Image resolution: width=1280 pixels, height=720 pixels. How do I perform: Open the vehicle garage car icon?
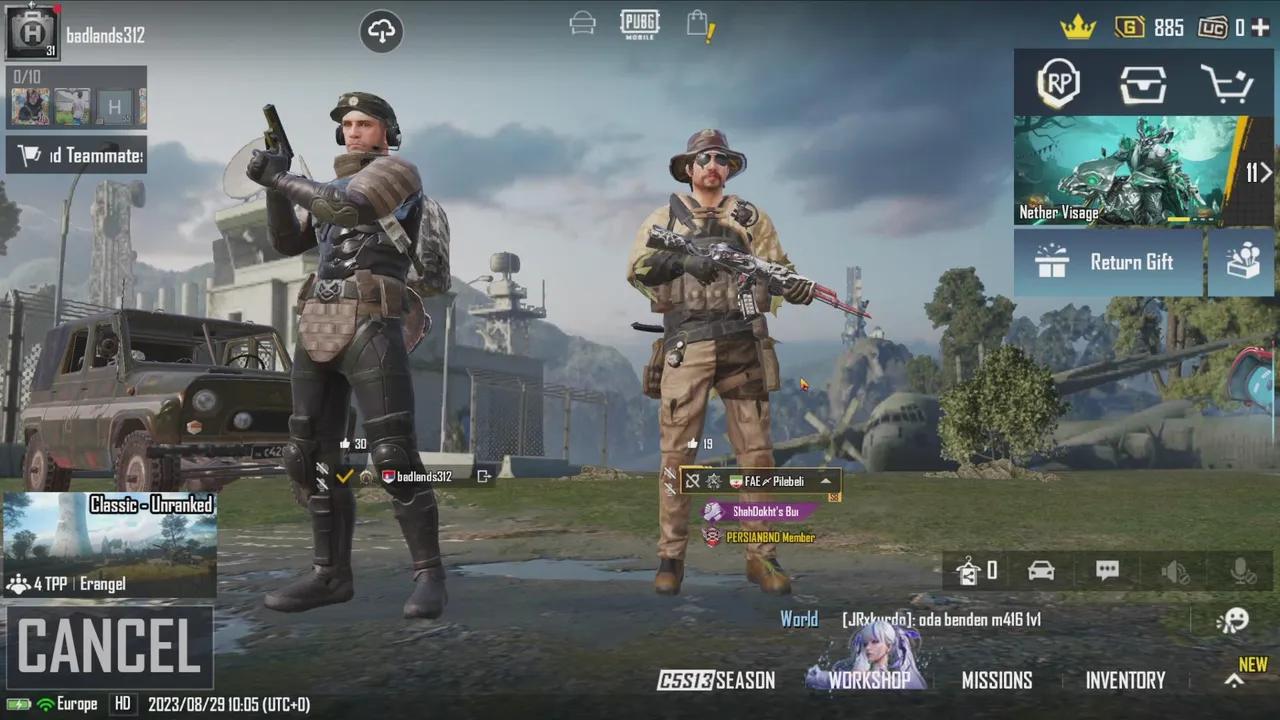[1041, 570]
